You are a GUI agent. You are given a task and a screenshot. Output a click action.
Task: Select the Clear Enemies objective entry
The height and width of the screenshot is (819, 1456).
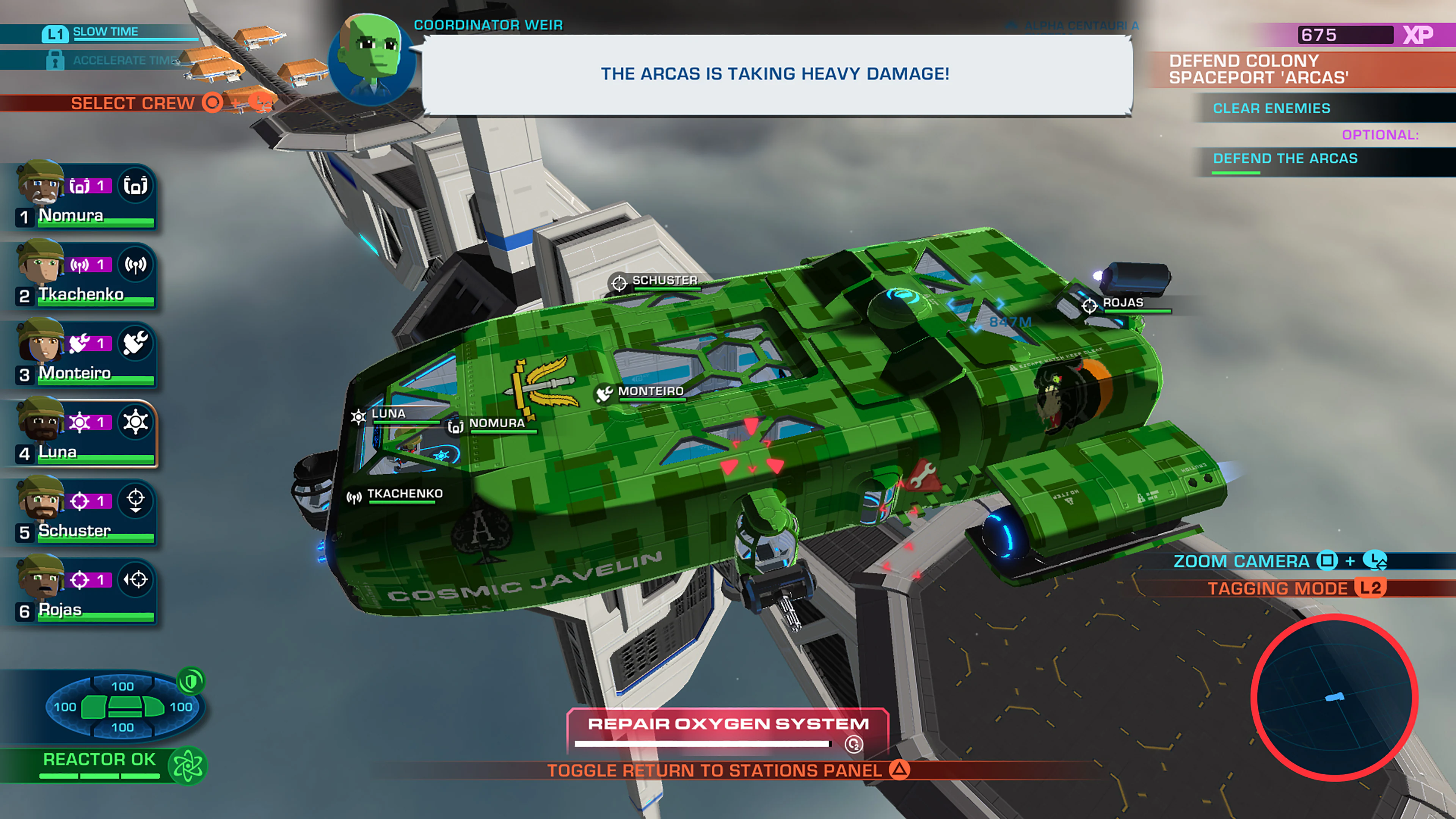tap(1272, 108)
